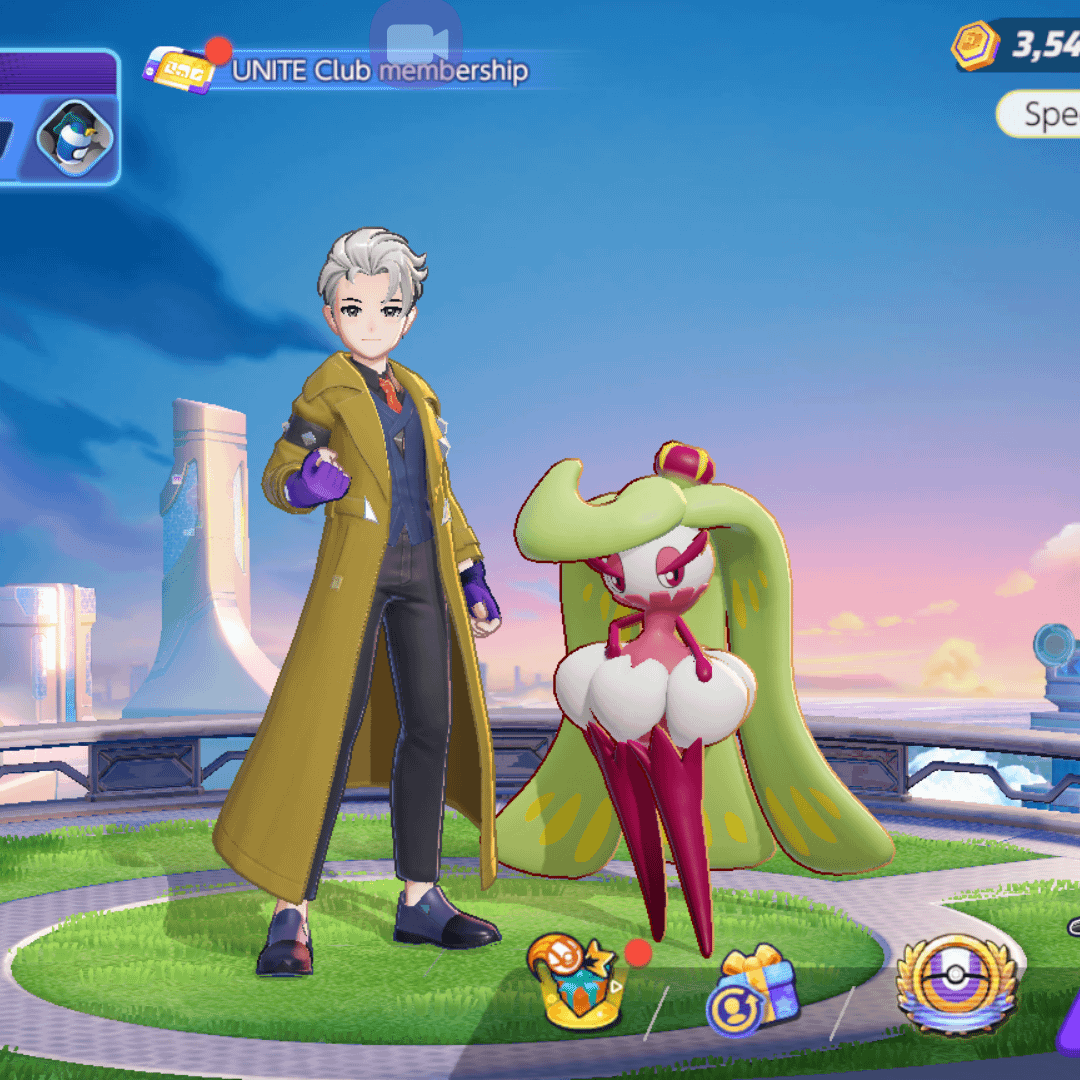Image resolution: width=1080 pixels, height=1080 pixels.
Task: Select the Poké Ball laurel emblem
Action: pyautogui.click(x=956, y=984)
